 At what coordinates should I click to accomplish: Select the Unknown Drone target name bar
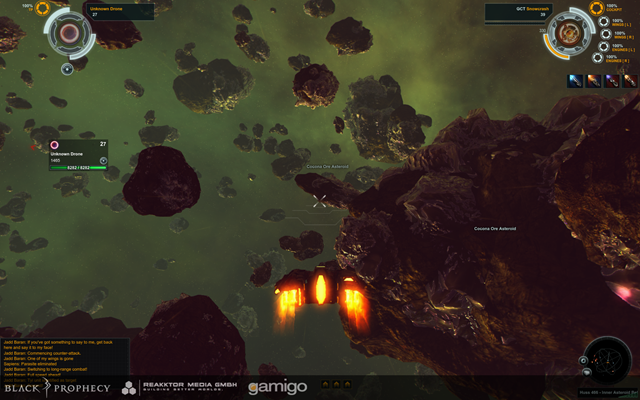[120, 11]
